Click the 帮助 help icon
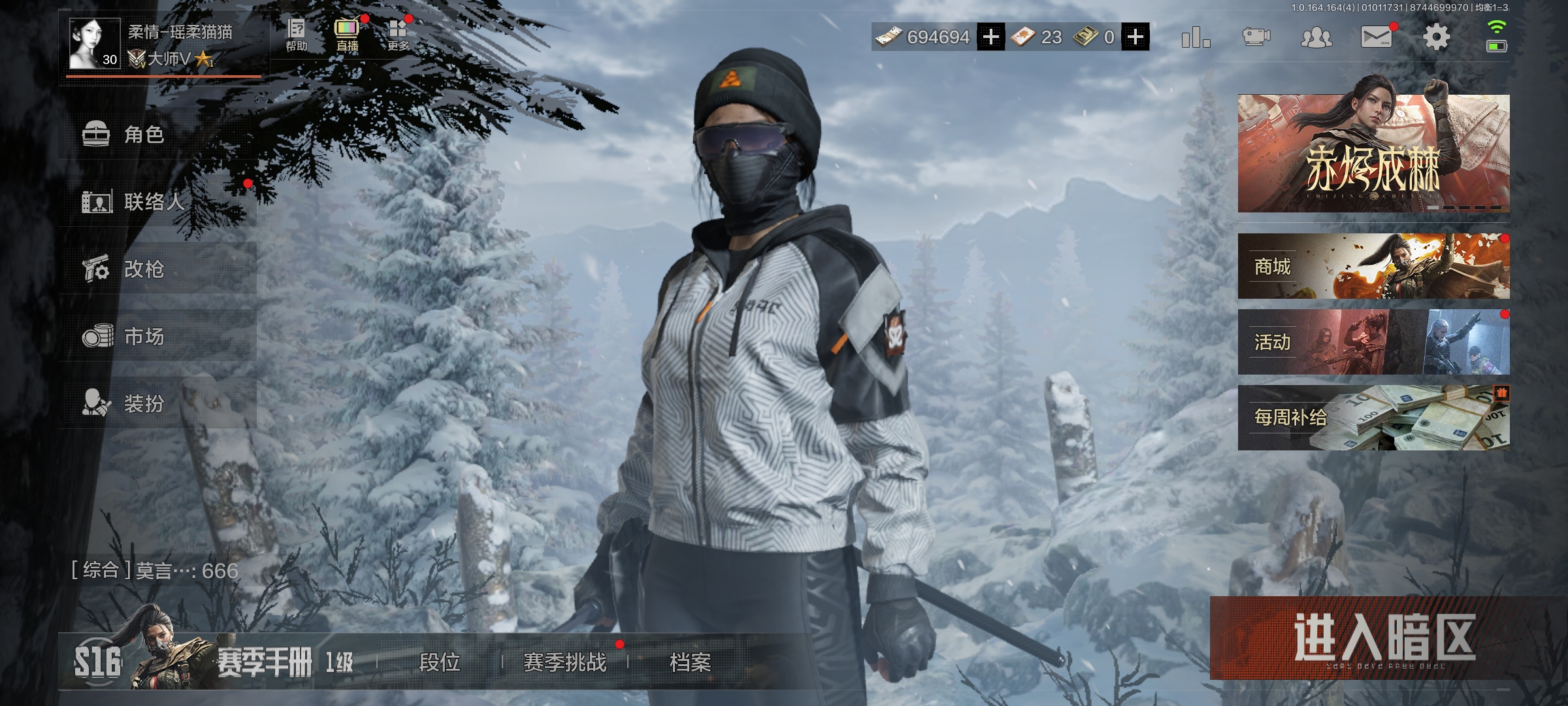 [296, 35]
